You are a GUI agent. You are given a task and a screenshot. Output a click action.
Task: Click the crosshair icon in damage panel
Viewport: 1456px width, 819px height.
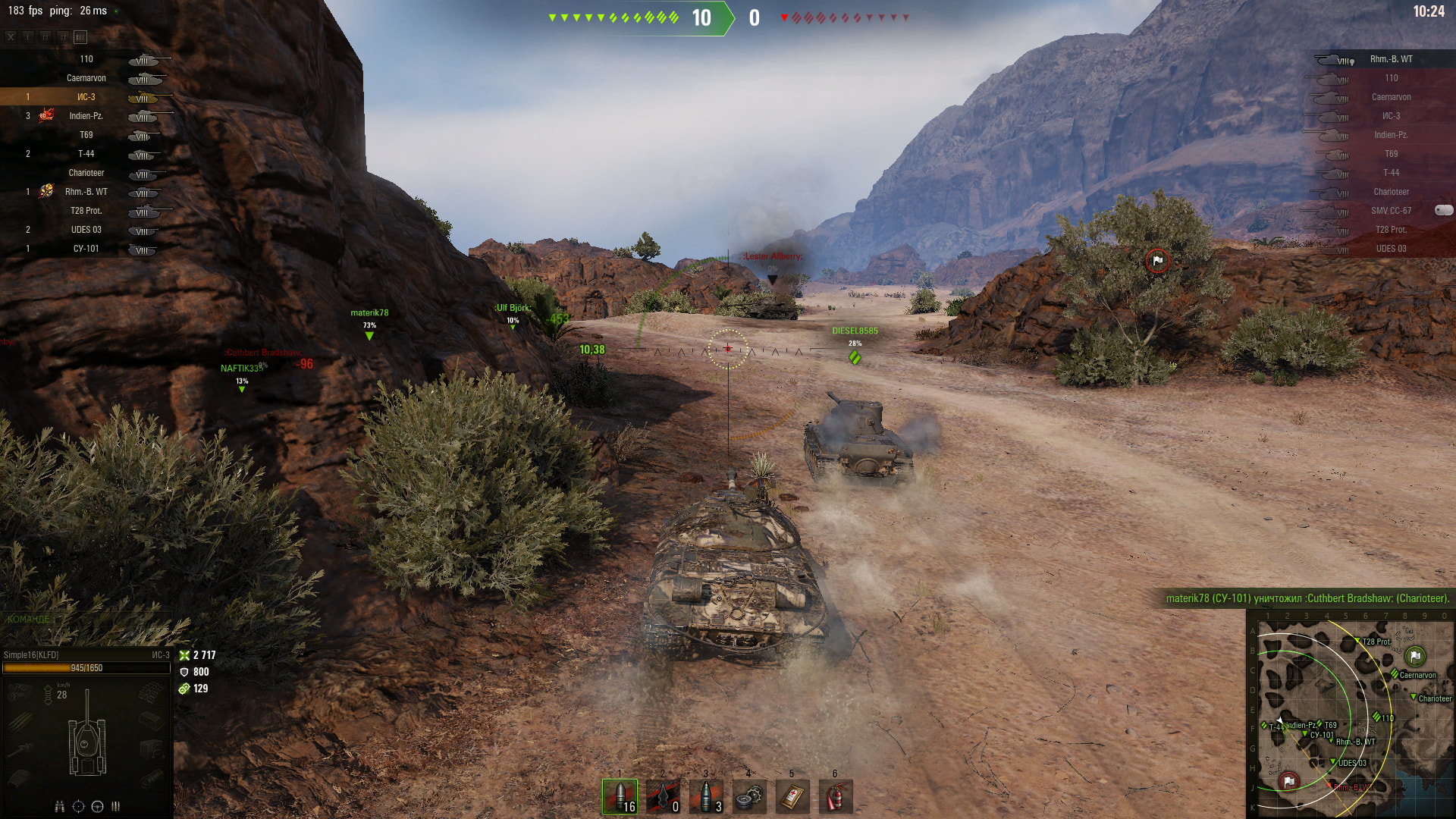[x=78, y=806]
